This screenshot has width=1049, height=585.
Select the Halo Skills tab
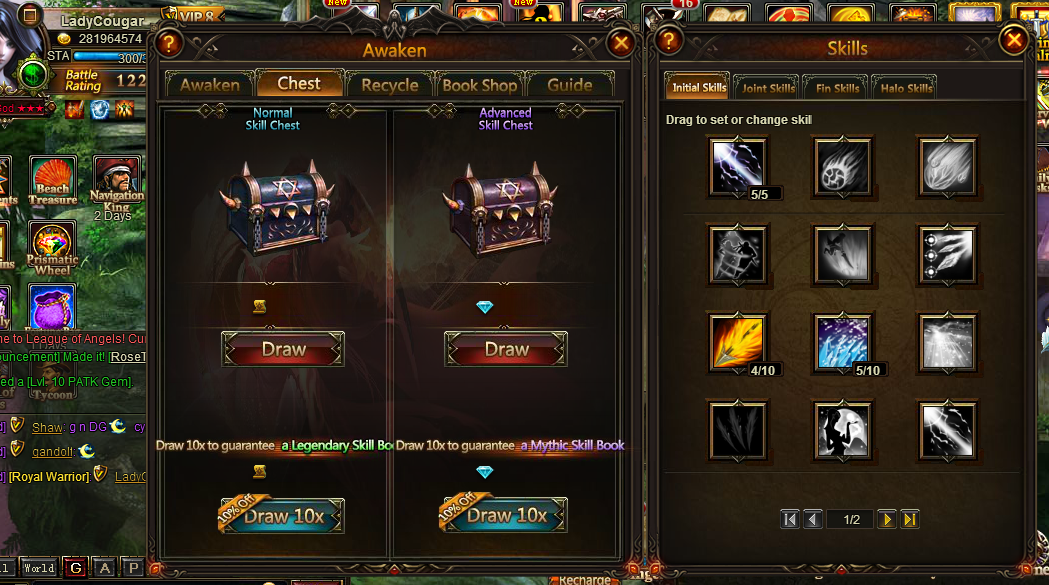click(x=906, y=88)
